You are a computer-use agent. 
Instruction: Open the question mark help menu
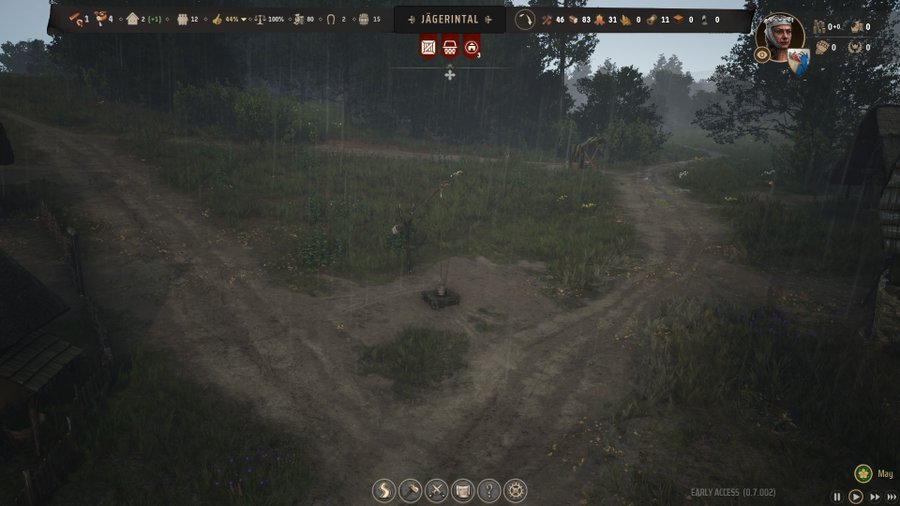[489, 491]
